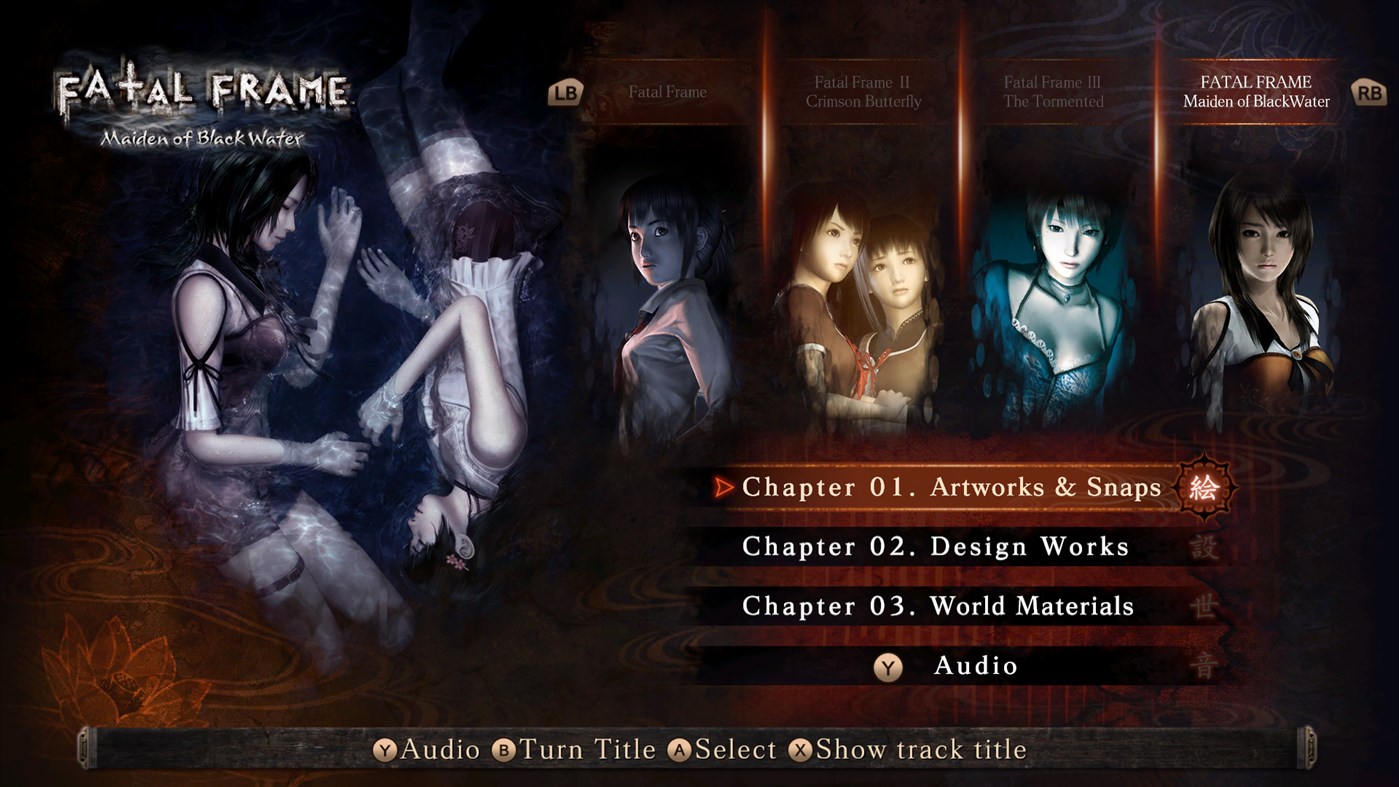The width and height of the screenshot is (1399, 787).
Task: Click the 絵 kanji seal beside Chapter 01
Action: (1204, 489)
